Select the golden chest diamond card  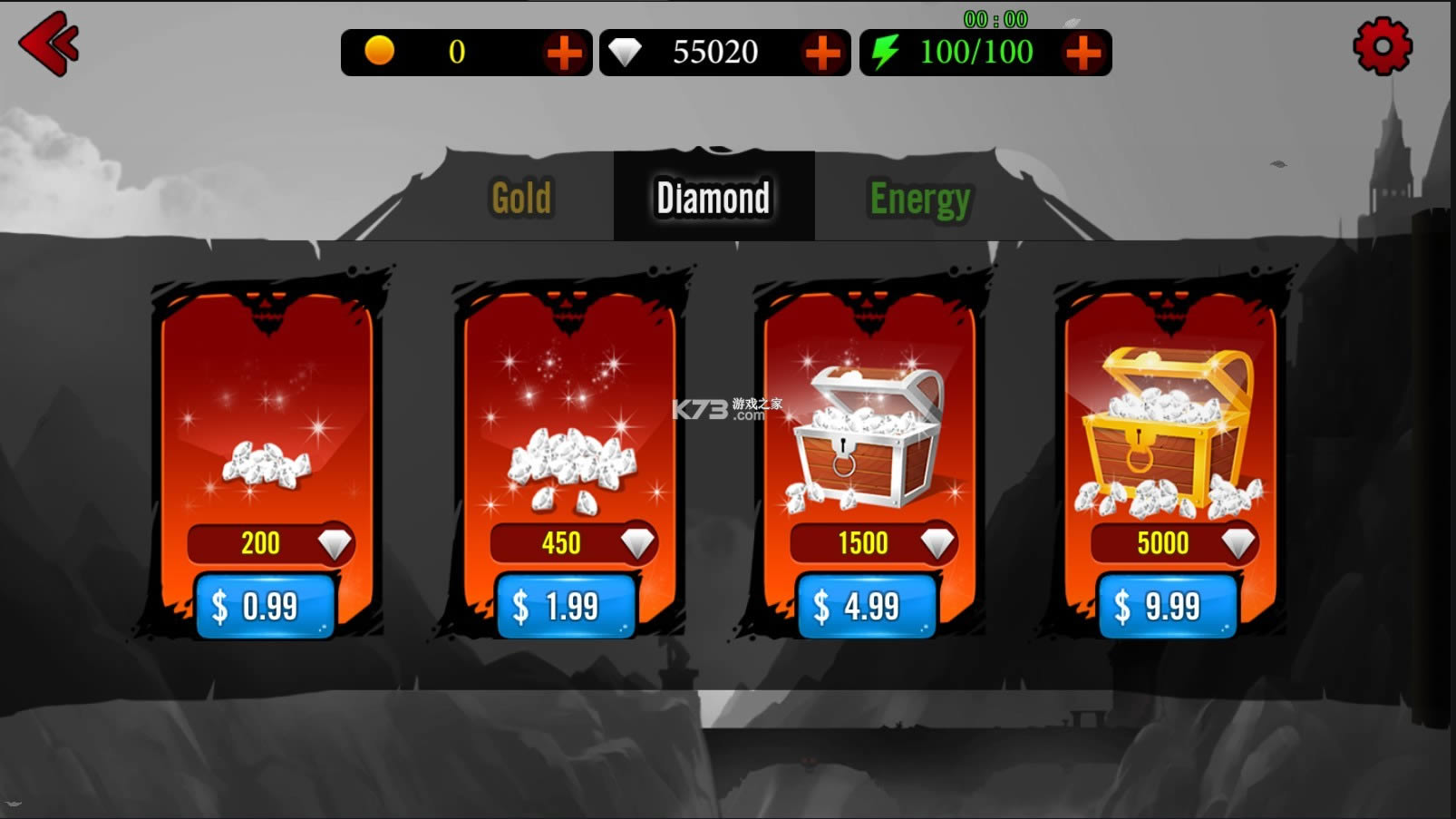click(1169, 435)
